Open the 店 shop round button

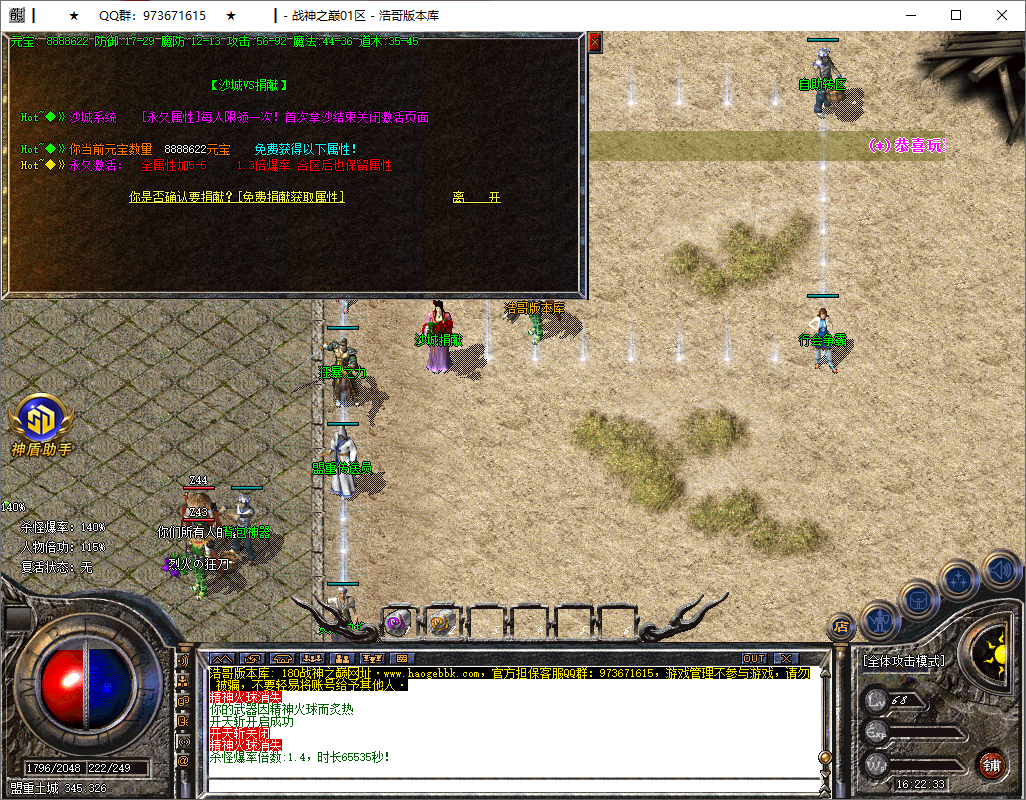point(841,627)
